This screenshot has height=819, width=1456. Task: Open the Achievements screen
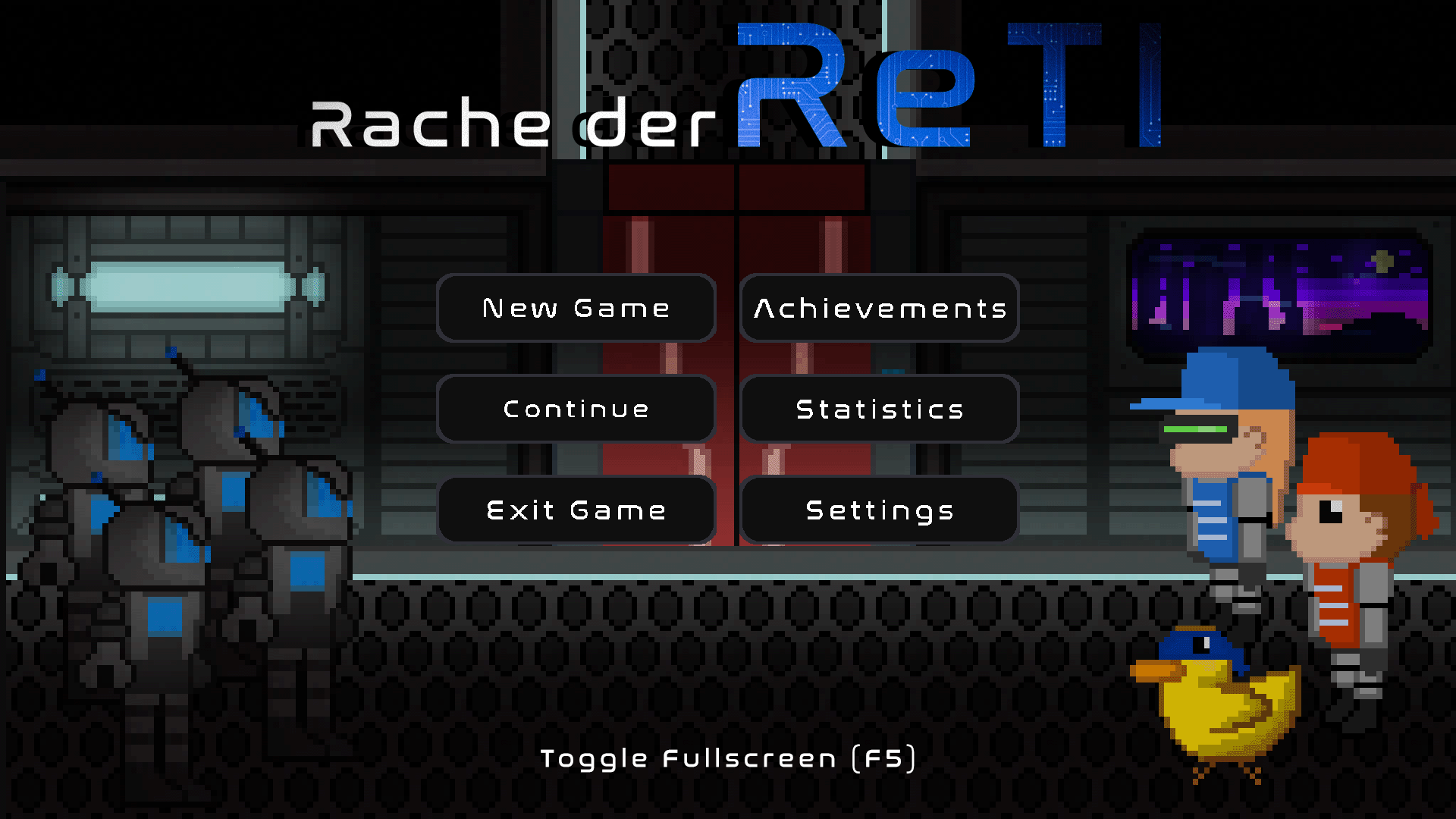880,308
